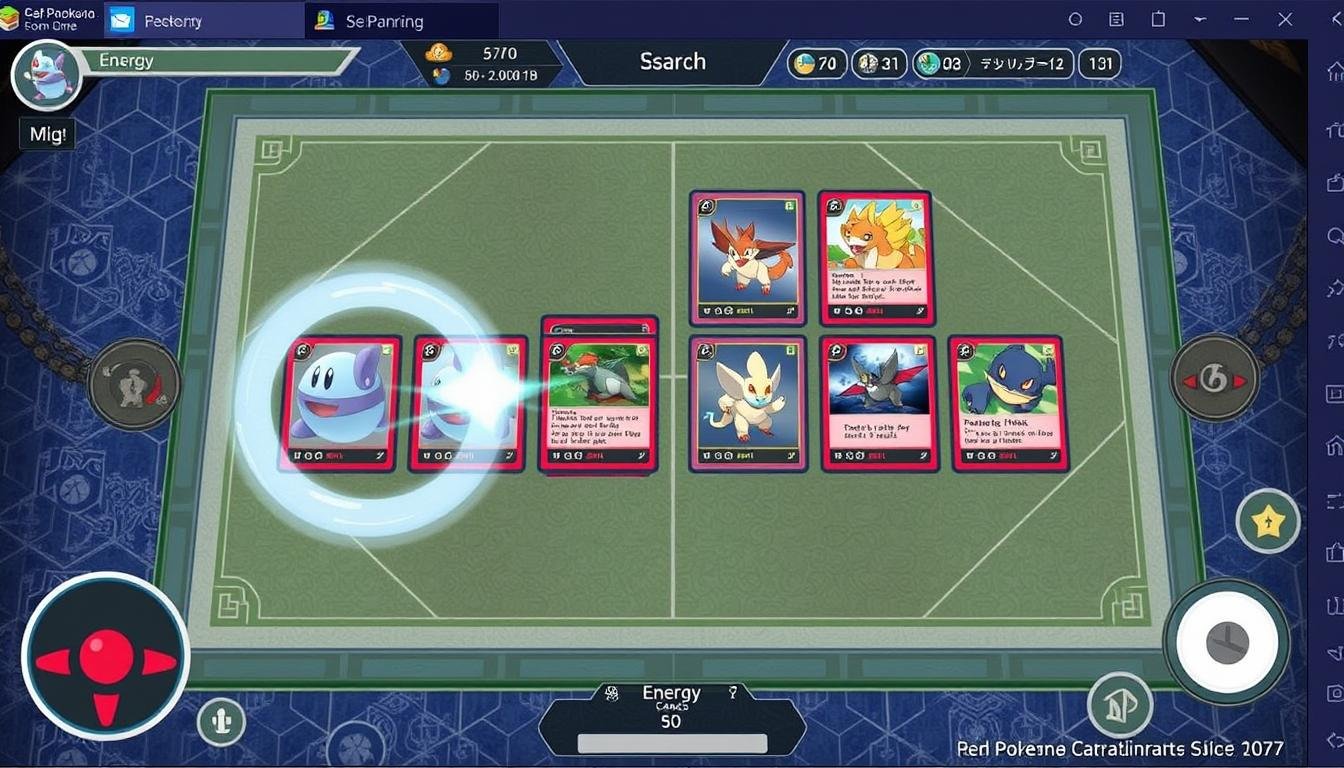Select the player avatar portrait icon
The image size is (1344, 768).
pyautogui.click(x=48, y=75)
